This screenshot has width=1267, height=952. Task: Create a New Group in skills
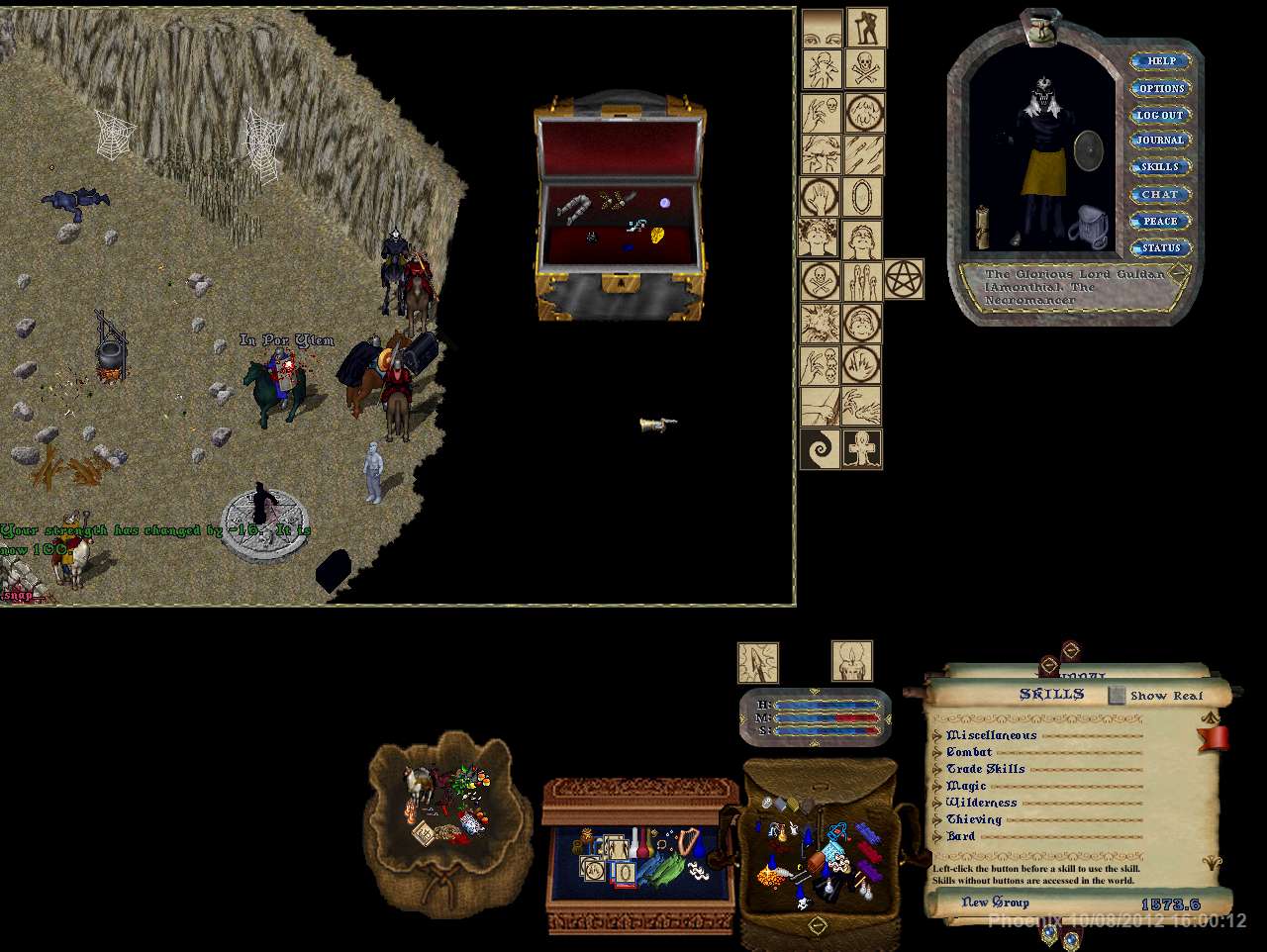995,903
